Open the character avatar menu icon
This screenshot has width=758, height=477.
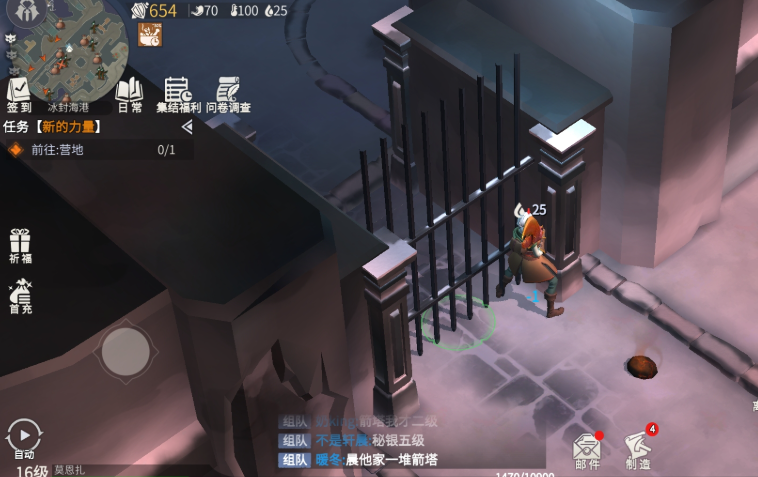click(x=27, y=11)
